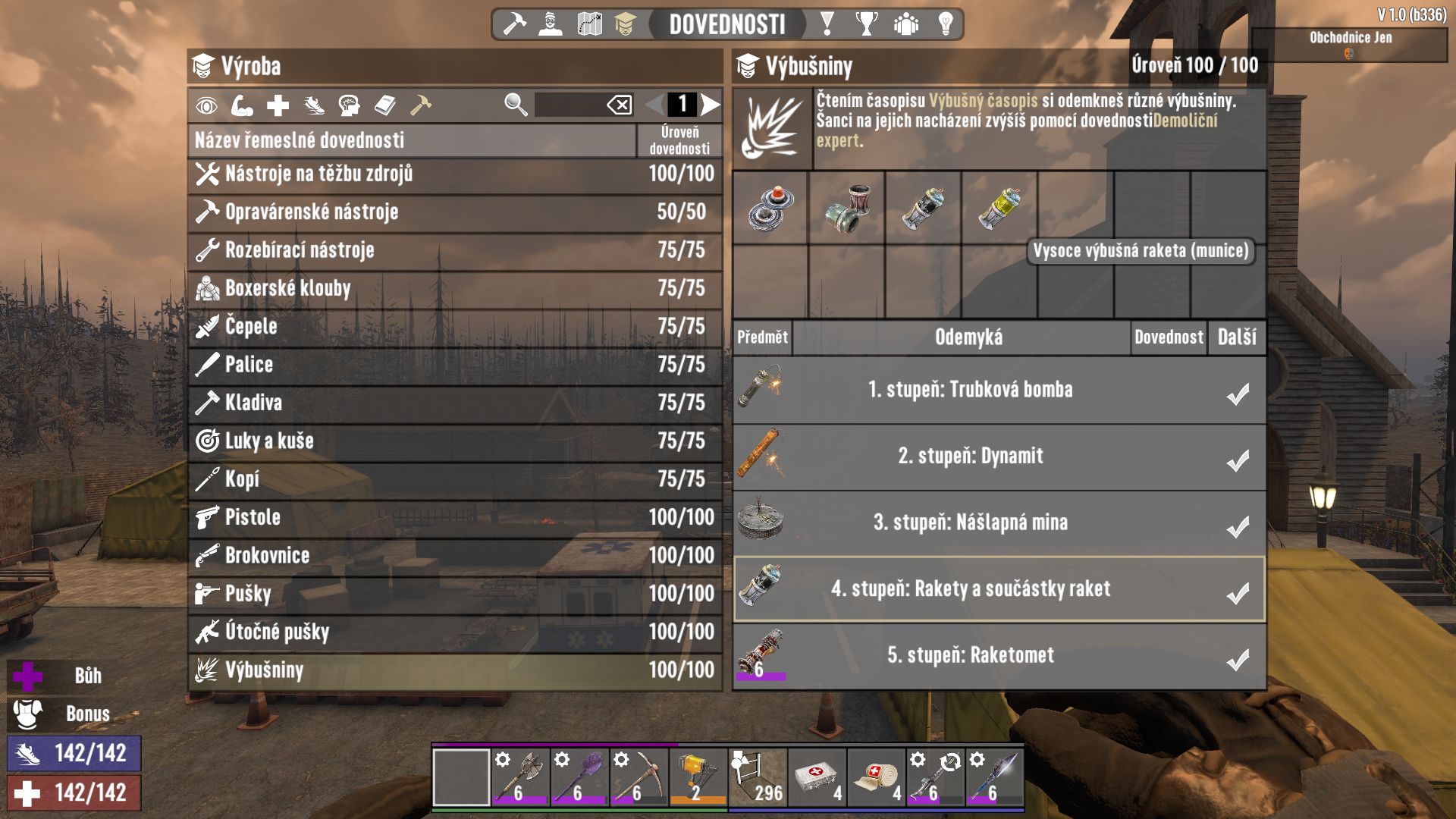Viewport: 1456px width, 819px height.
Task: Choose the Nástroje na těžbu zdrojů row
Action: pyautogui.click(x=455, y=174)
